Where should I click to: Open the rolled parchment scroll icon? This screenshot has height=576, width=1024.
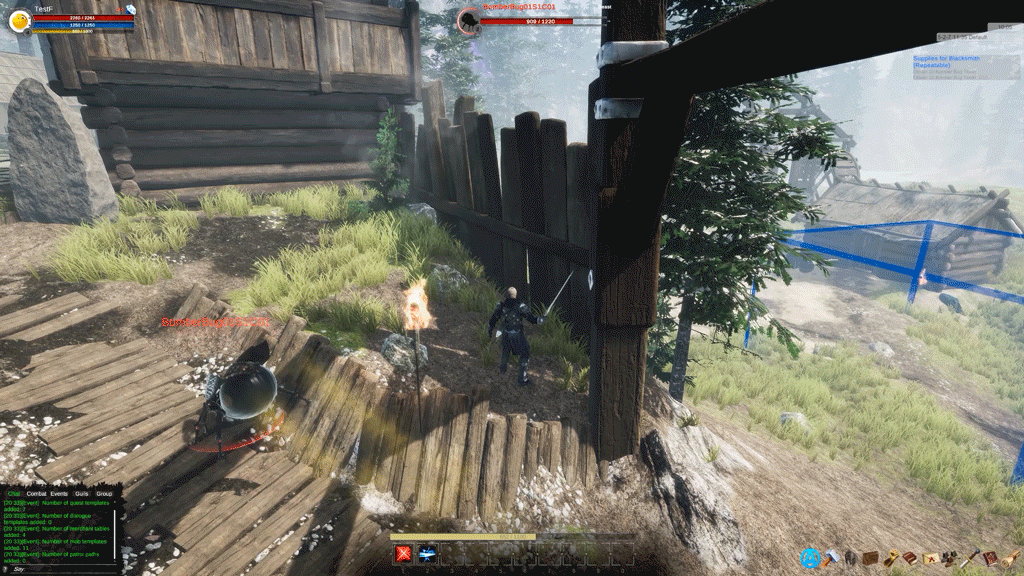[x=1009, y=558]
